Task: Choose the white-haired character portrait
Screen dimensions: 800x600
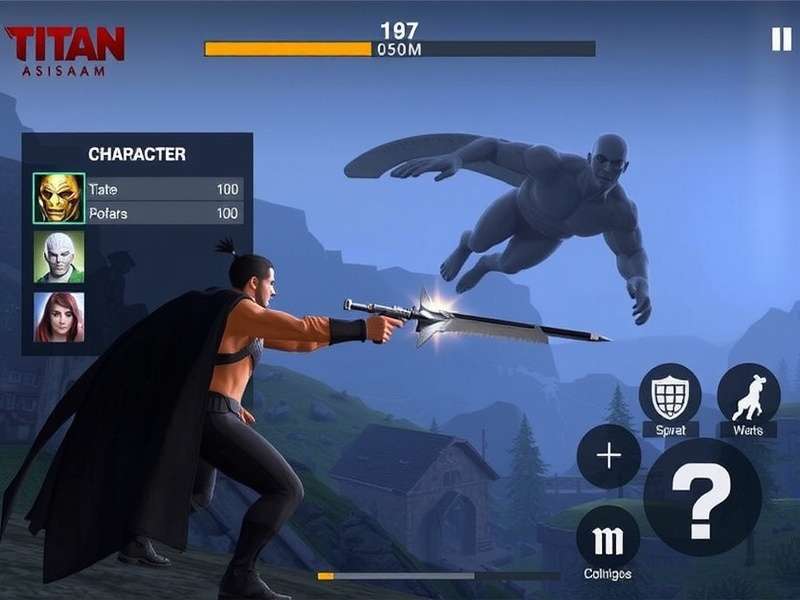Action: click(x=59, y=258)
